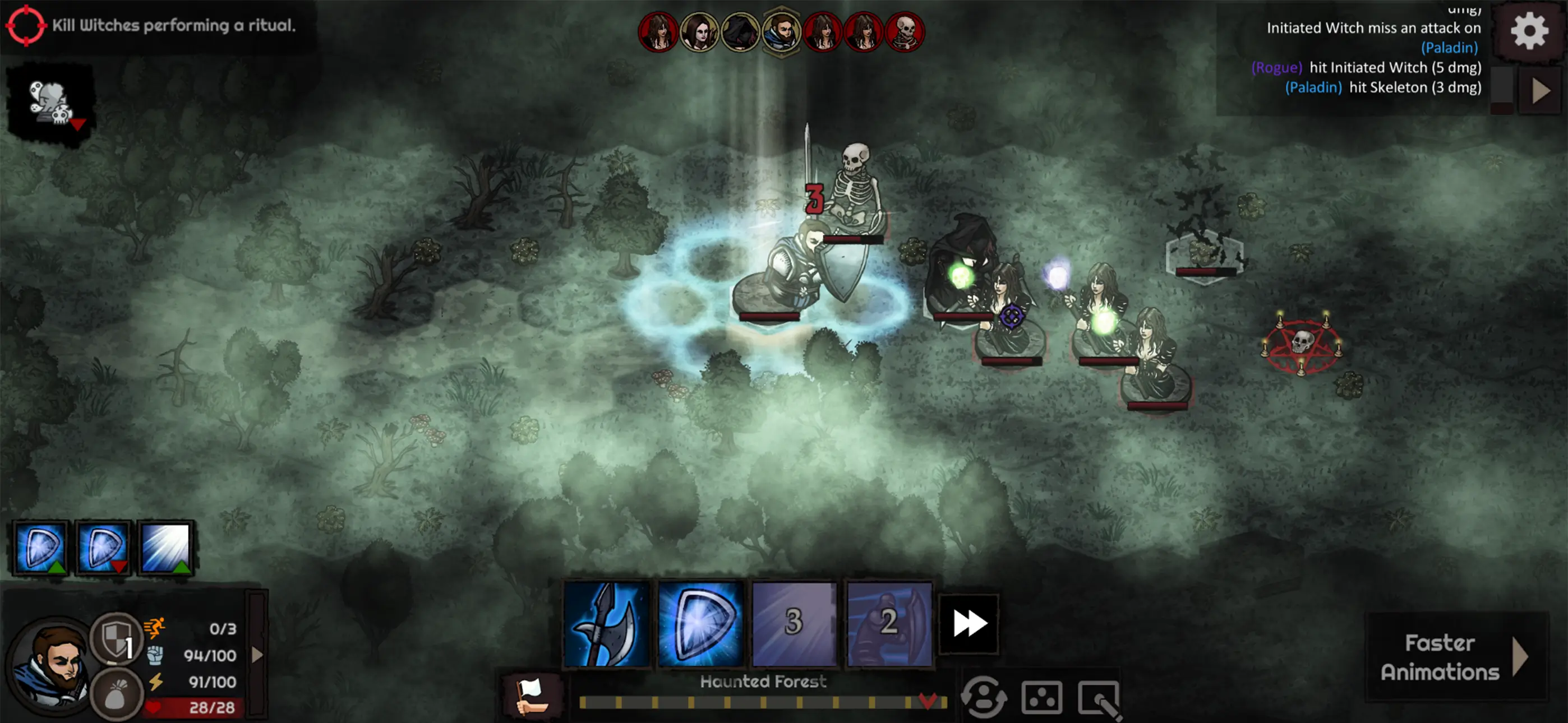Open the gear settings menu
Viewport: 1568px width, 723px height.
point(1528,30)
